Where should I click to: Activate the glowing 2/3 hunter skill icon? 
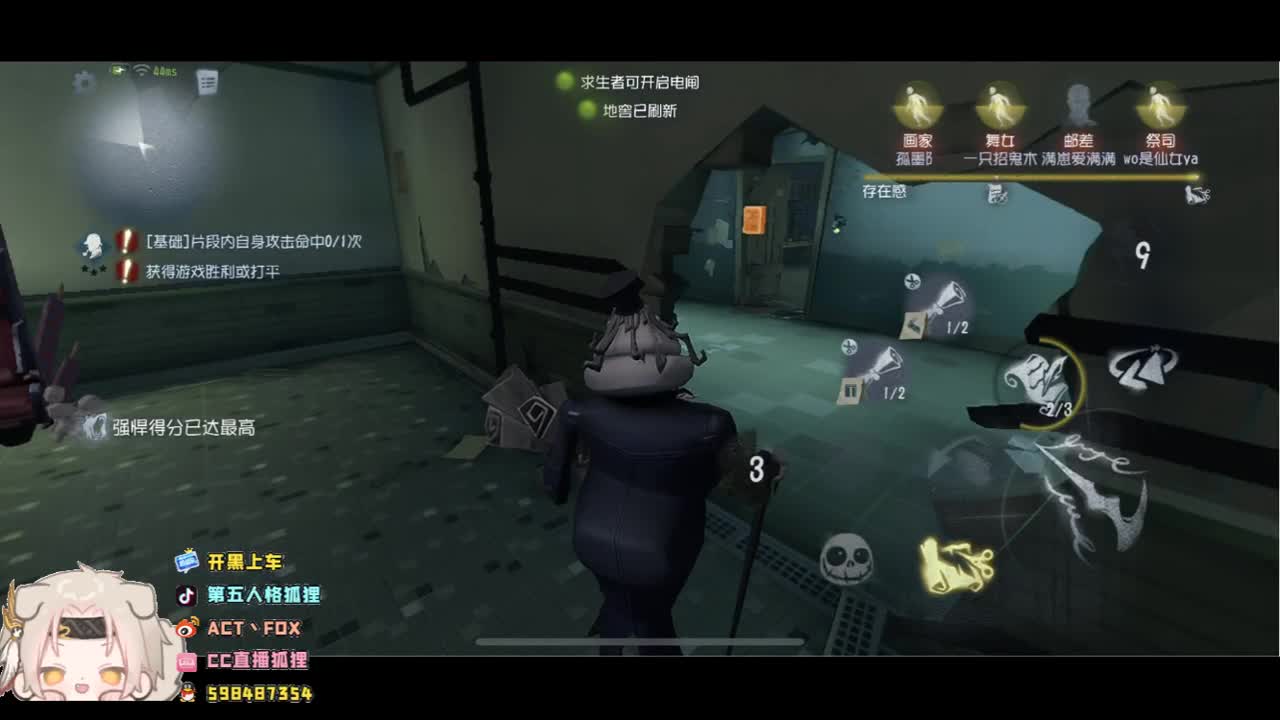point(1040,378)
